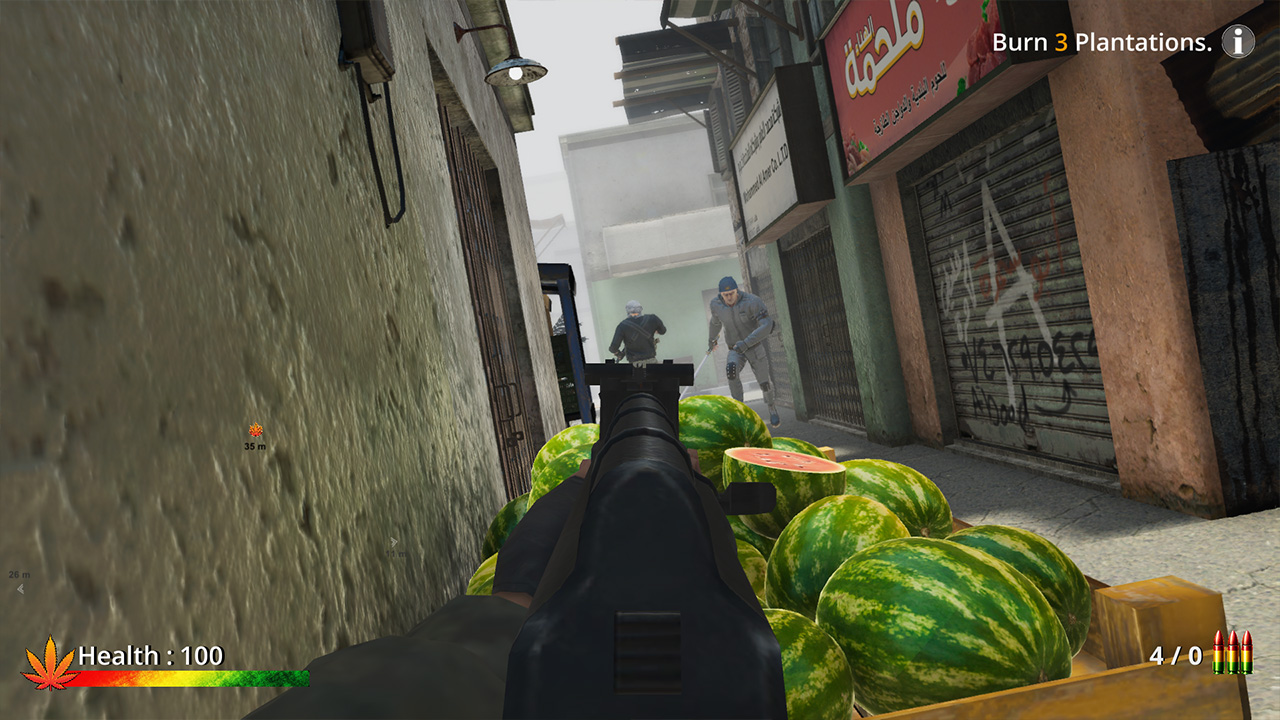Click the orange number 3 in the objective
This screenshot has height=720, width=1280.
(1062, 41)
